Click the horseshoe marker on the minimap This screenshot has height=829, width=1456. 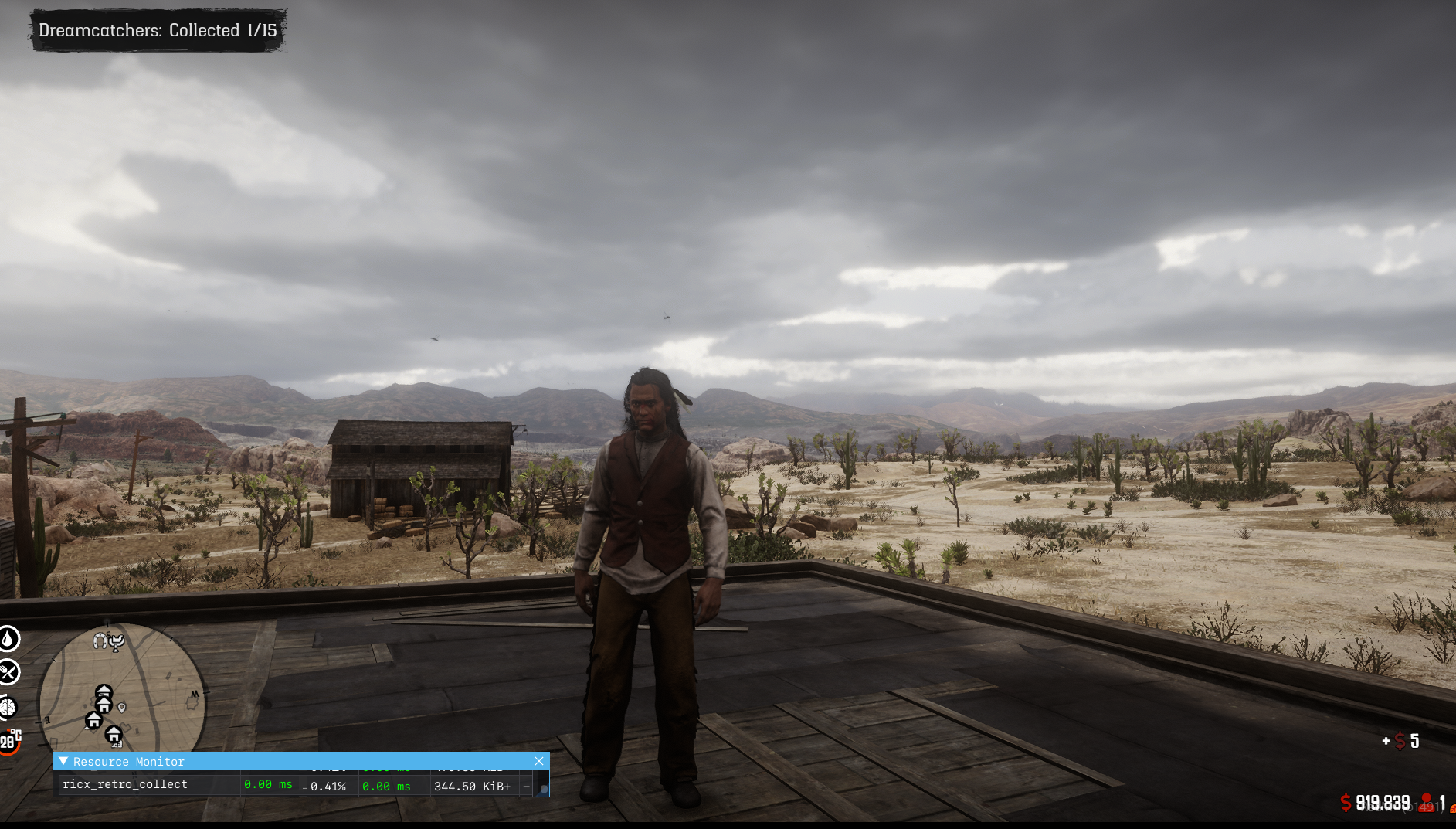coord(100,640)
